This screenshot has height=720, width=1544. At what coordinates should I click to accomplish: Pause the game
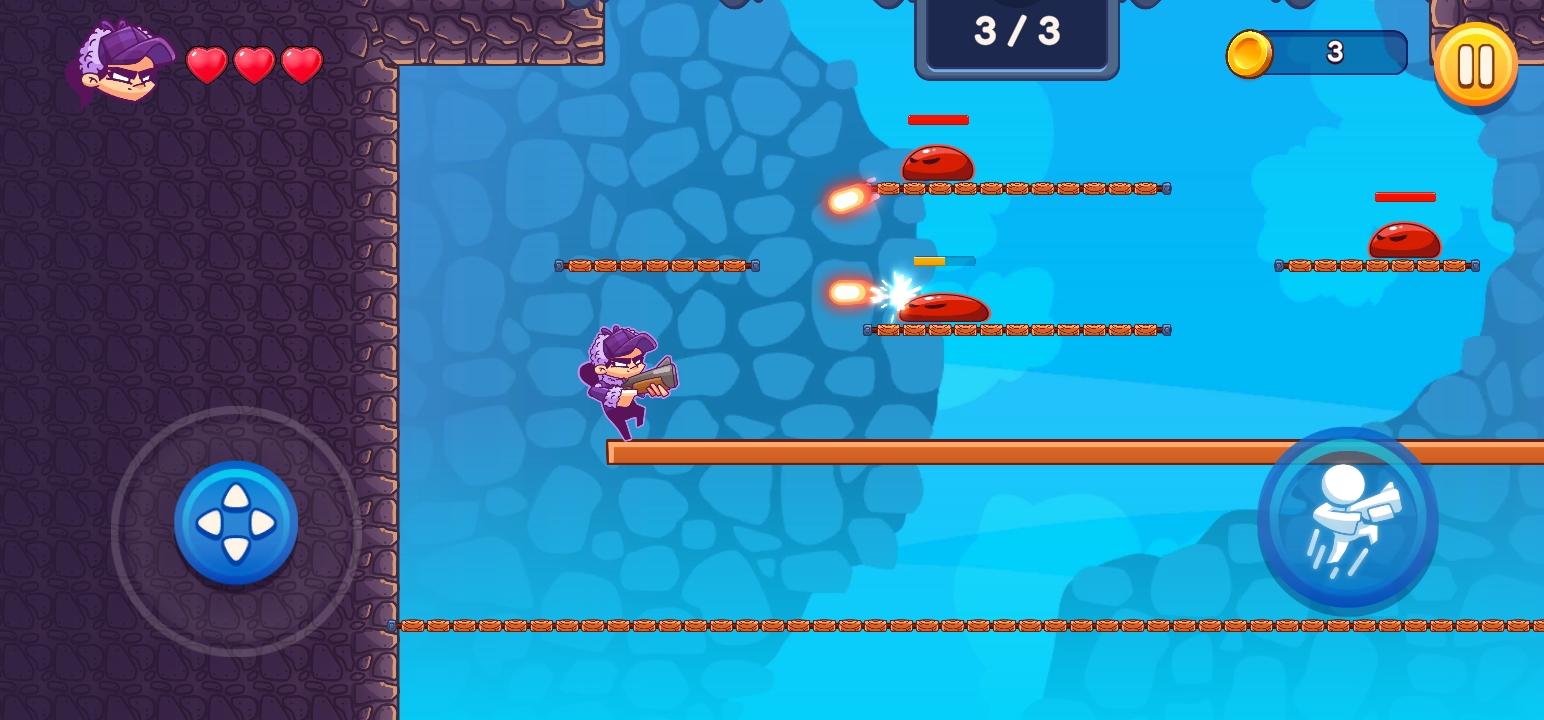click(1474, 64)
